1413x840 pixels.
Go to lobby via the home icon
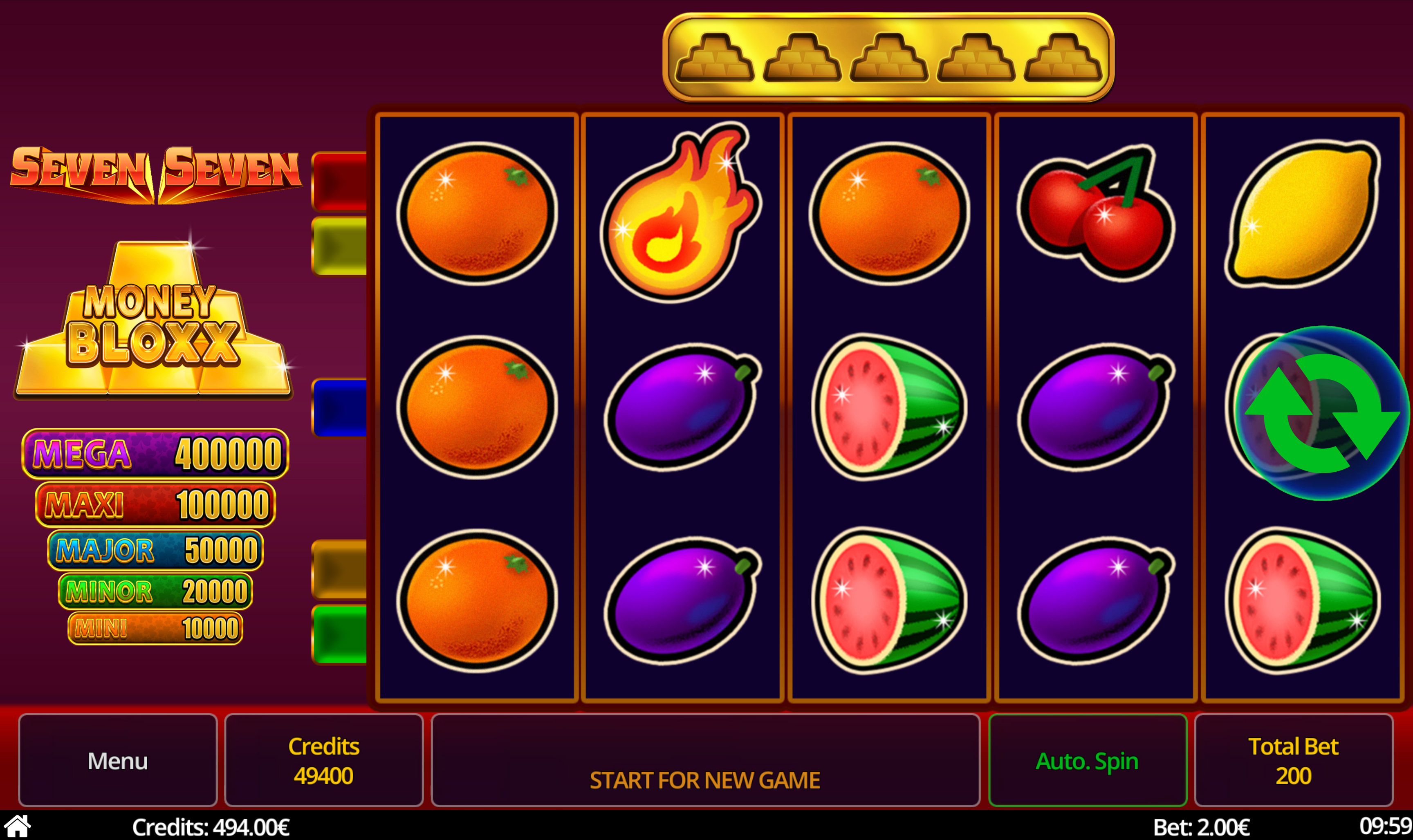pos(18,827)
